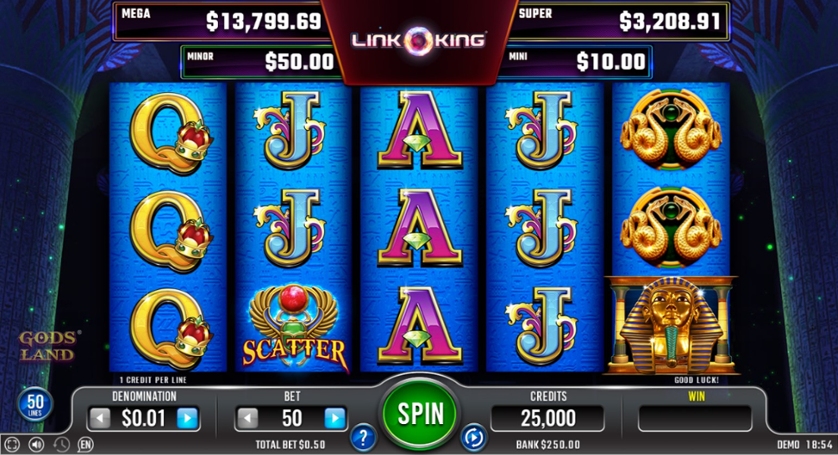Toggle fullscreen mode icon
Image resolution: width=838 pixels, height=455 pixels.
tap(12, 444)
